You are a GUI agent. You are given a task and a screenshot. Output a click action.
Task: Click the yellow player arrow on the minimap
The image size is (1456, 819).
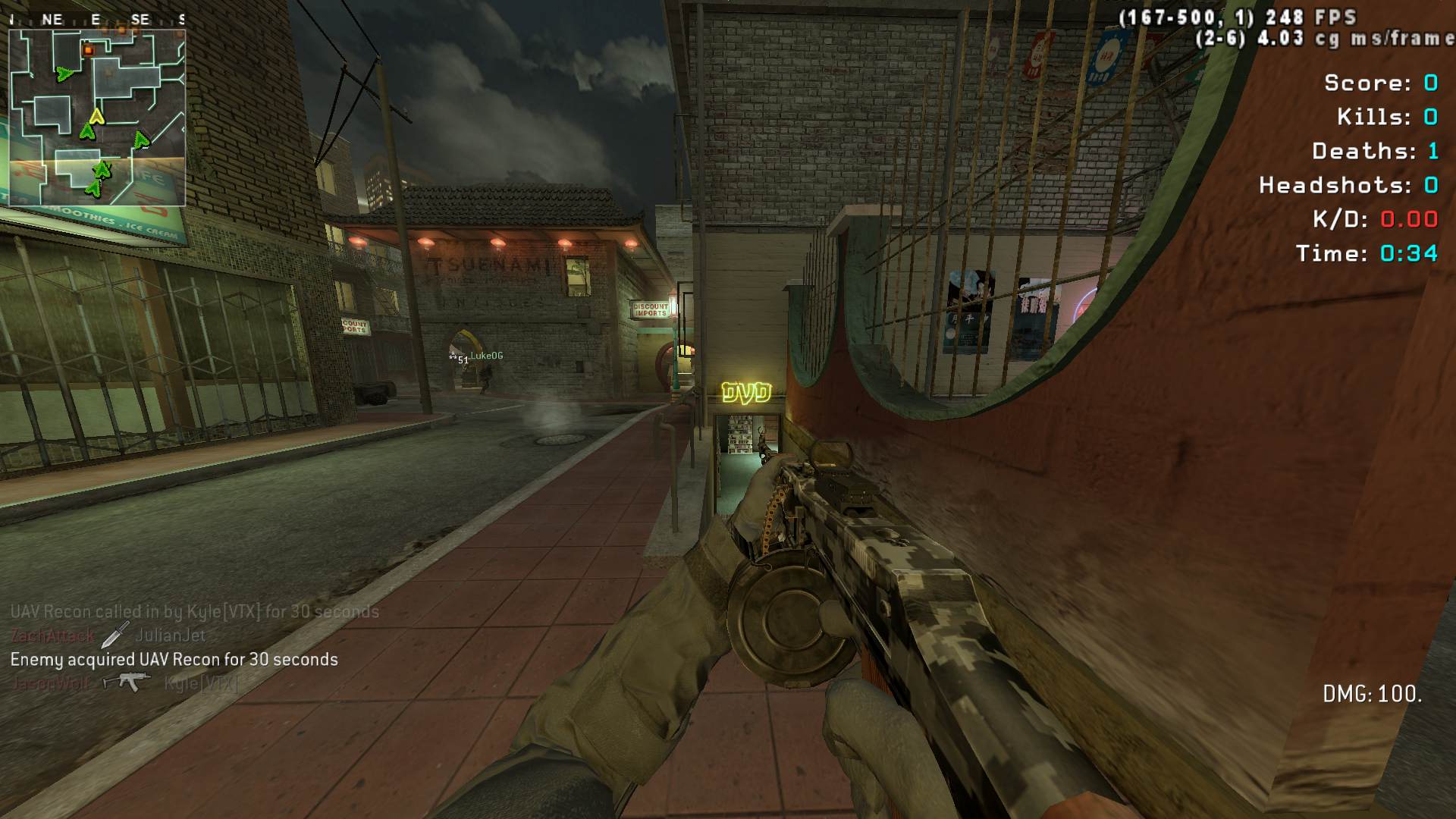point(96,116)
